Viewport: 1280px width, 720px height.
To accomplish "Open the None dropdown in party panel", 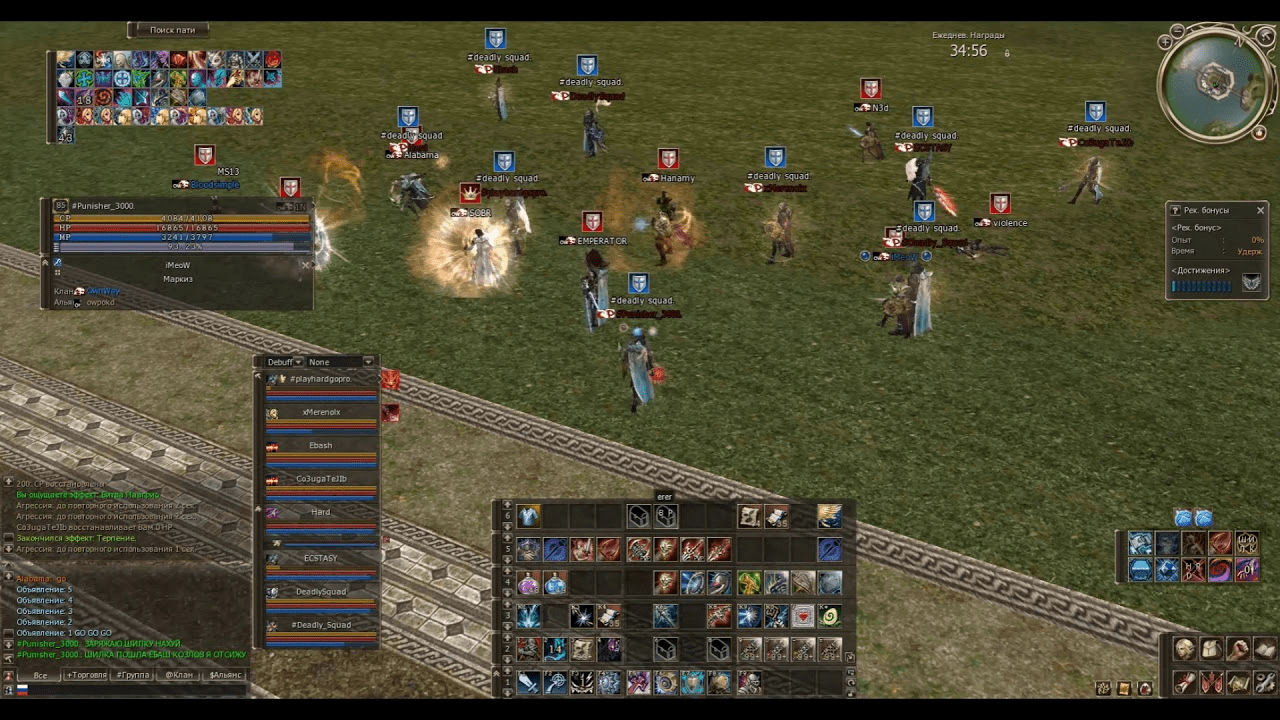I will [340, 362].
